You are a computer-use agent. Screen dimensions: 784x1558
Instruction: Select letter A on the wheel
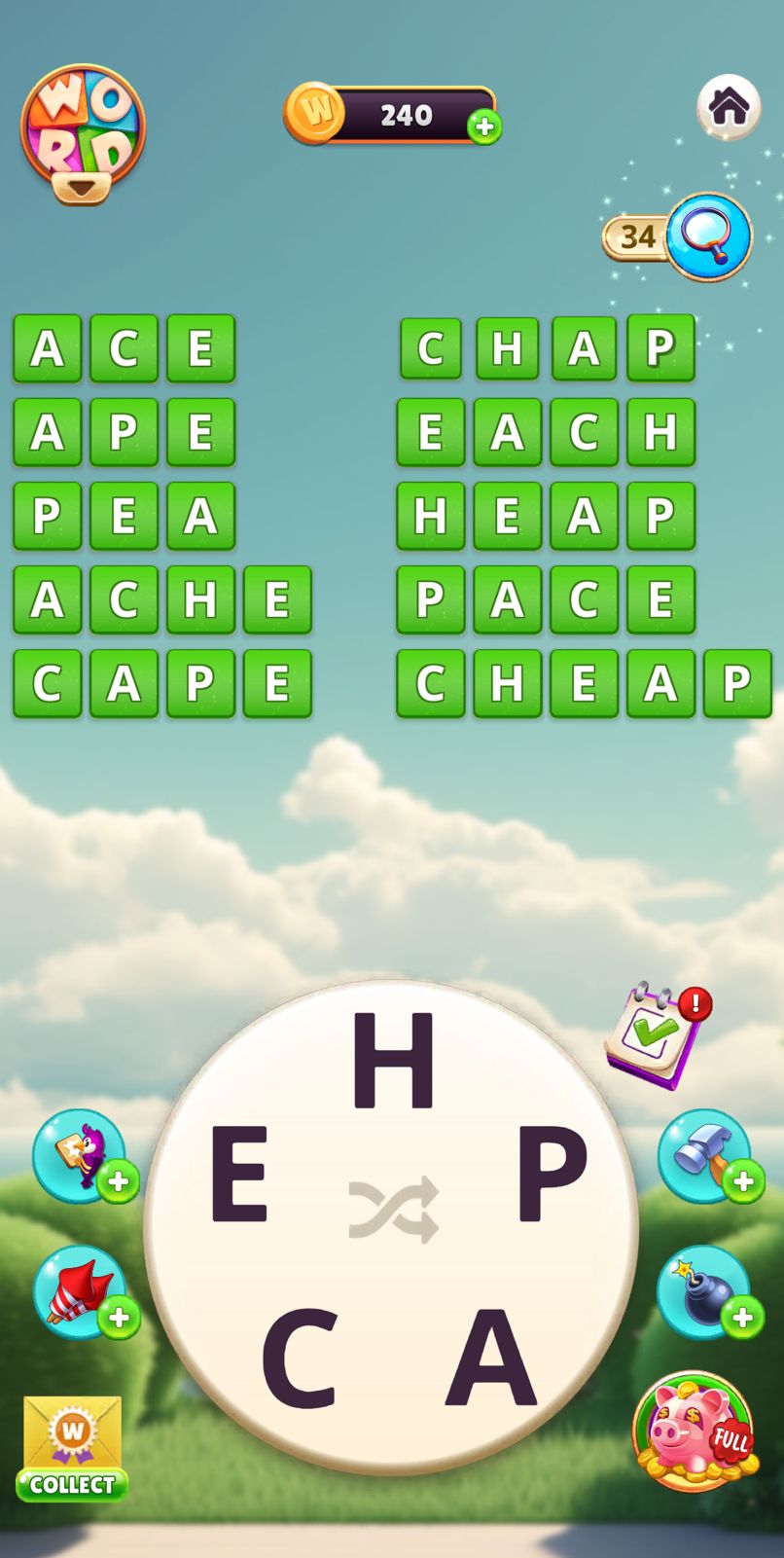pos(491,1359)
